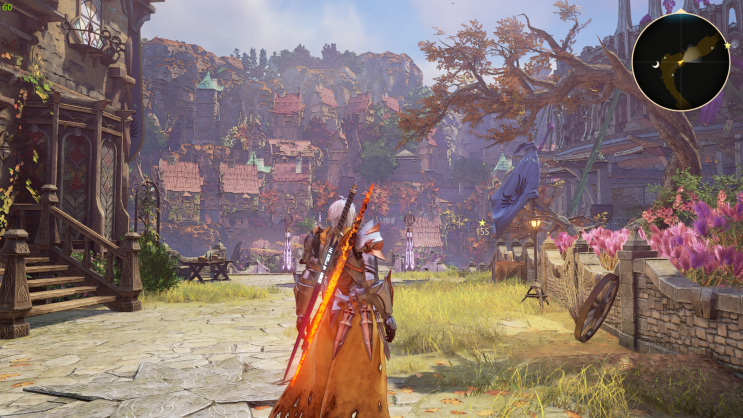The width and height of the screenshot is (743, 418).
Task: Click the orange player arrow on the minimap
Action: click(679, 63)
